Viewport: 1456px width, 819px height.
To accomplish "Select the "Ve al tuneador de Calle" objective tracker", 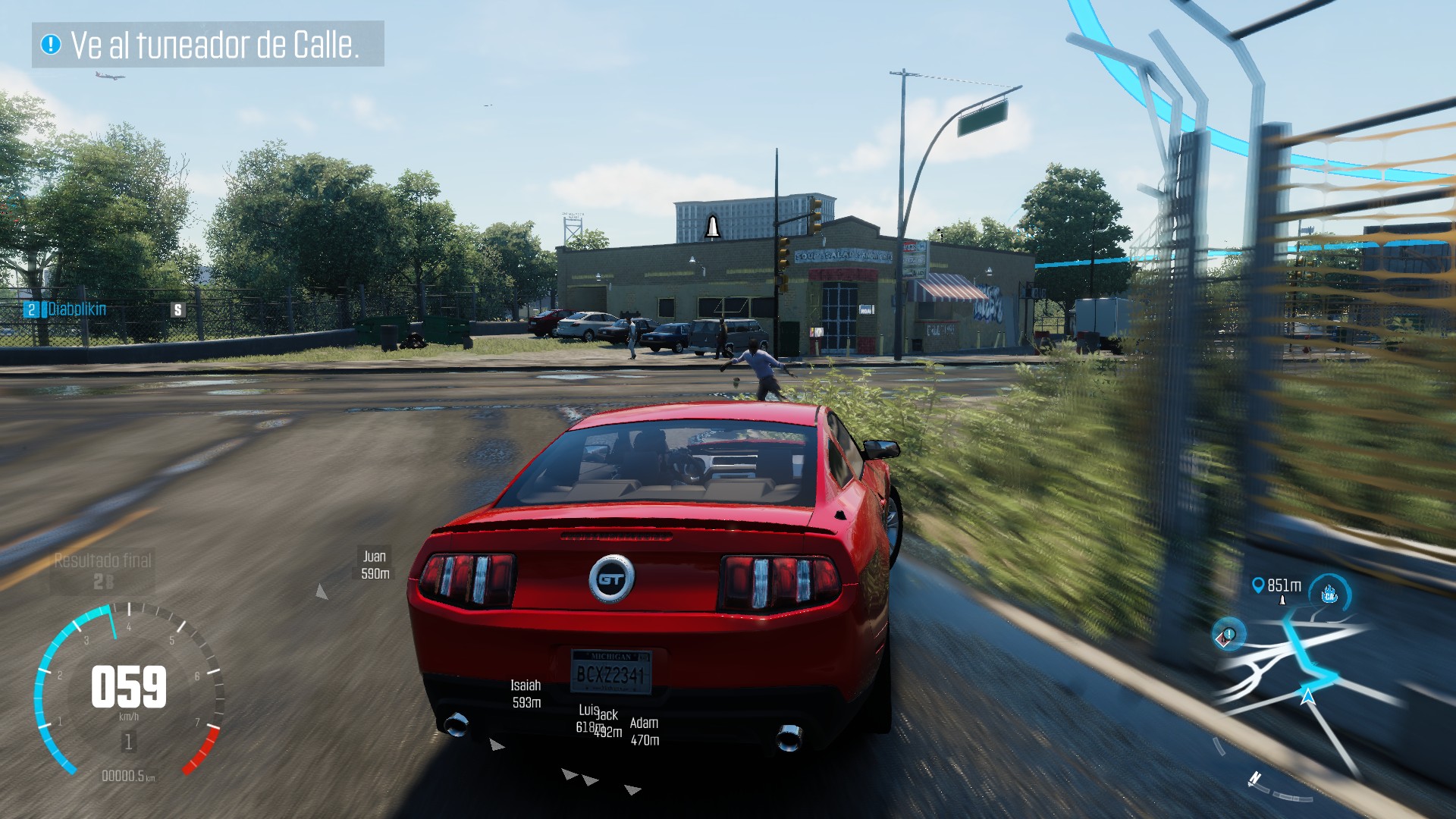I will pos(208,45).
